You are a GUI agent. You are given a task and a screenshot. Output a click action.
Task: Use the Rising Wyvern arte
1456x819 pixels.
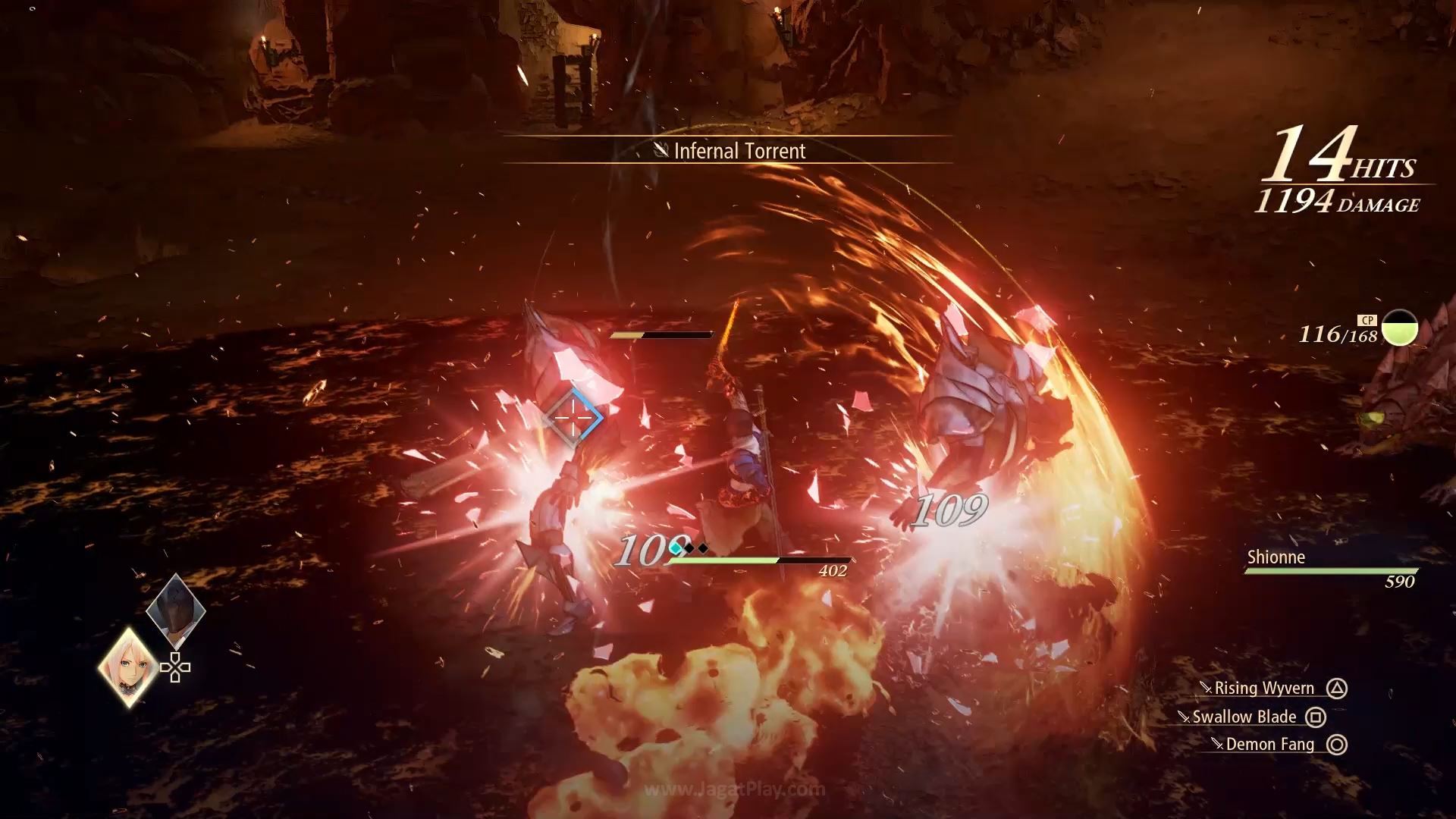1264,689
